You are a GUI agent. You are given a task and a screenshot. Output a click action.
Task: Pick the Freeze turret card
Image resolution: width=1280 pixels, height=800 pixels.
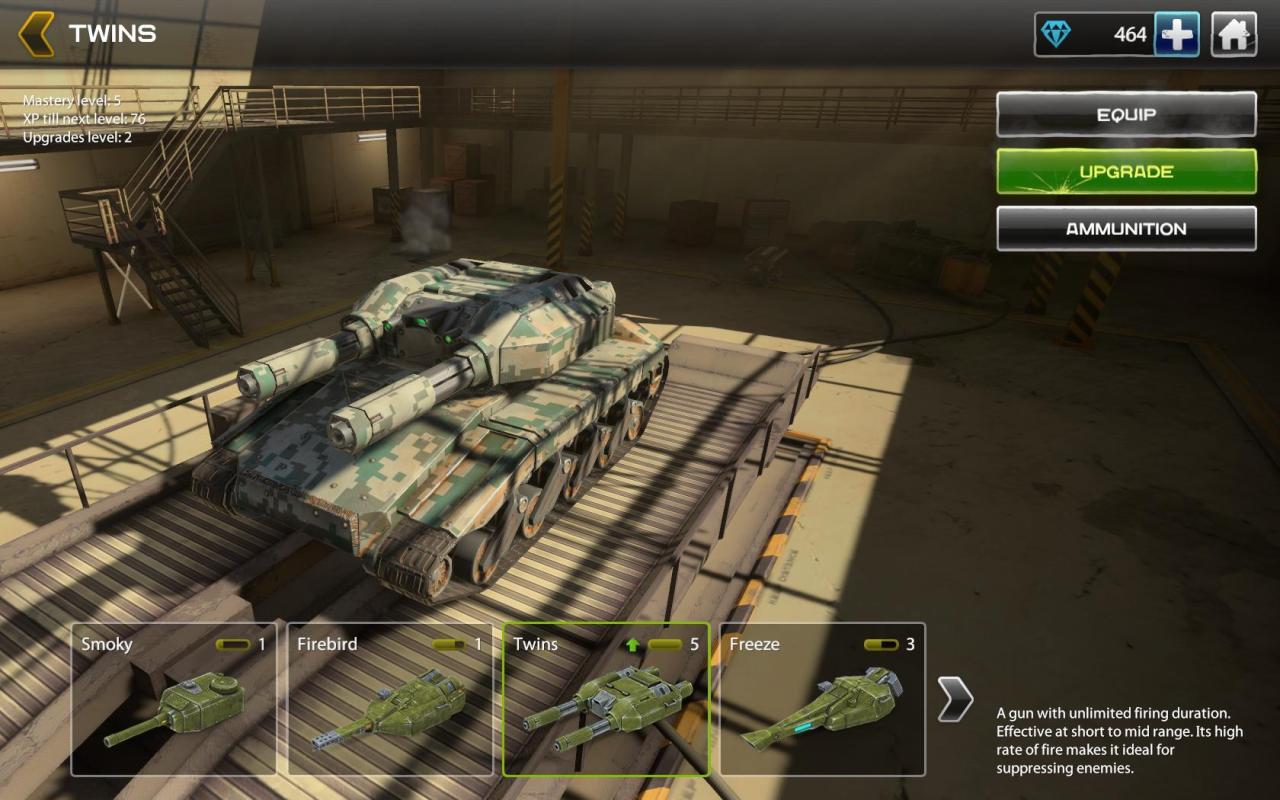[x=822, y=700]
